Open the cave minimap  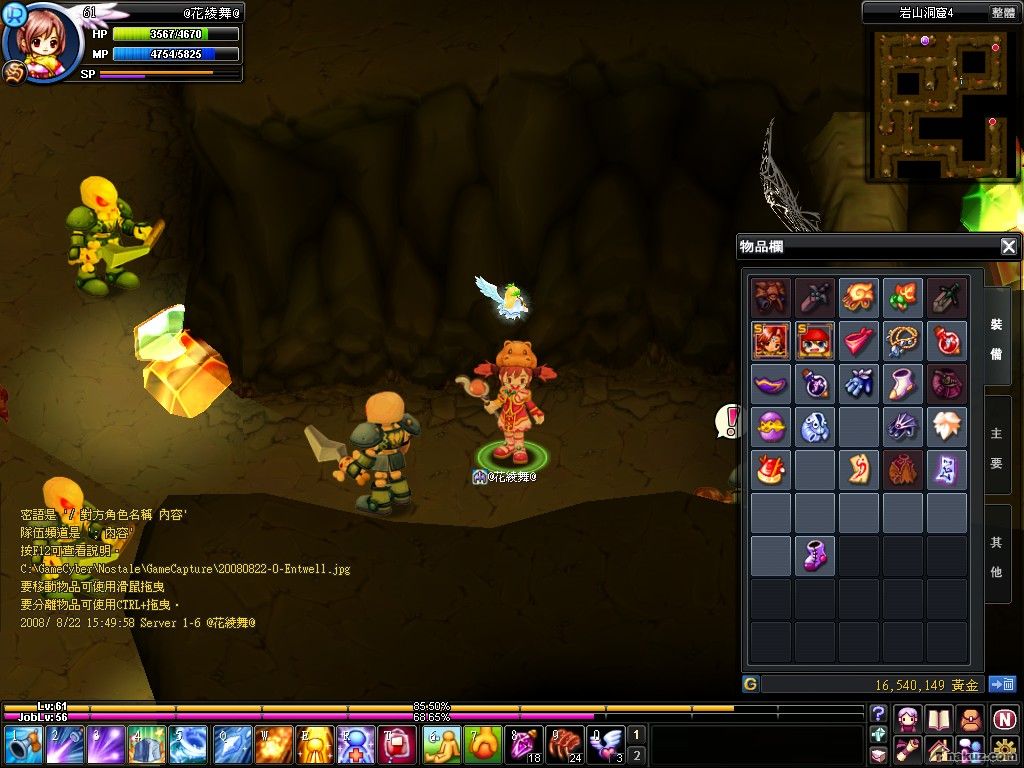pos(940,102)
